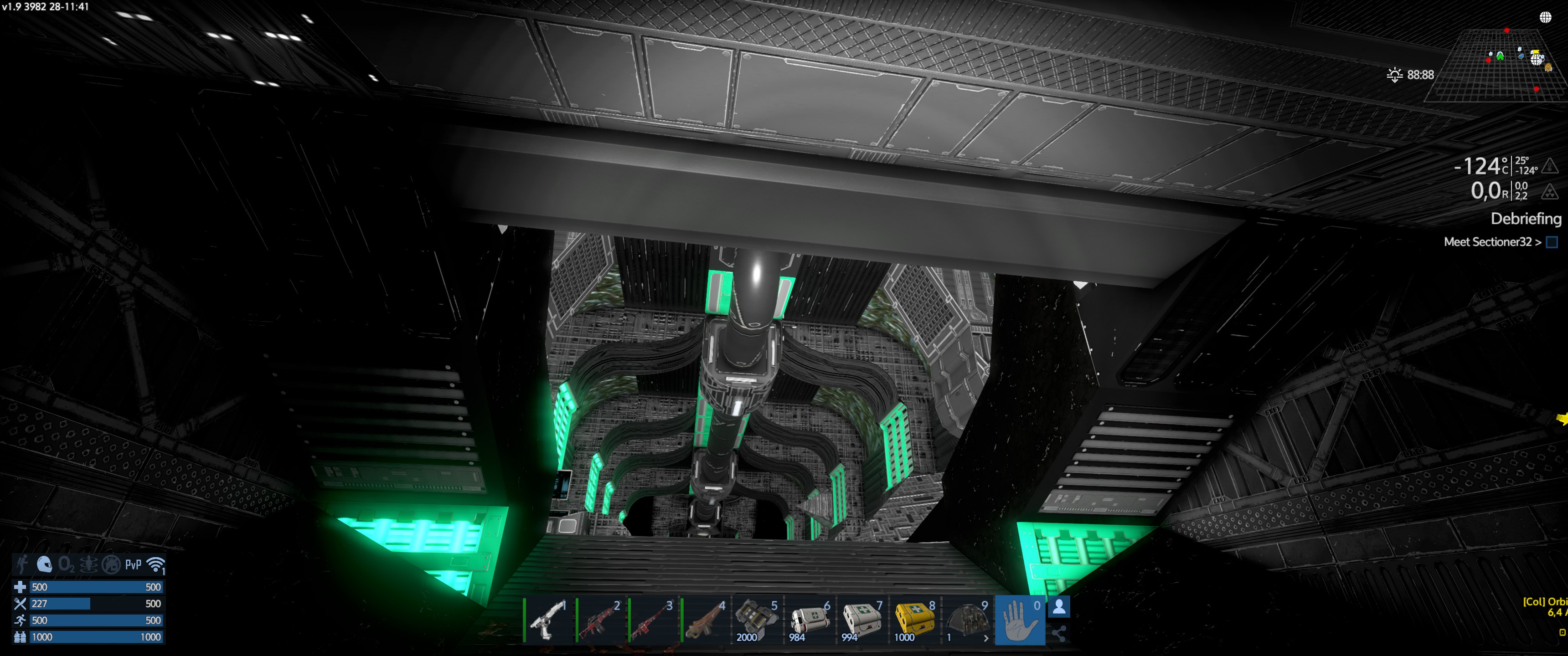Toggle the helmet status icon
The image size is (1568, 656).
(44, 564)
